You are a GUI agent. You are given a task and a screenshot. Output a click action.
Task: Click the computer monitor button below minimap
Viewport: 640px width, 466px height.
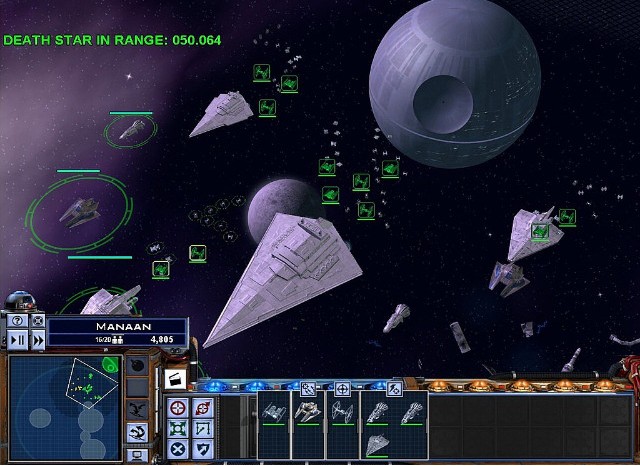137,455
